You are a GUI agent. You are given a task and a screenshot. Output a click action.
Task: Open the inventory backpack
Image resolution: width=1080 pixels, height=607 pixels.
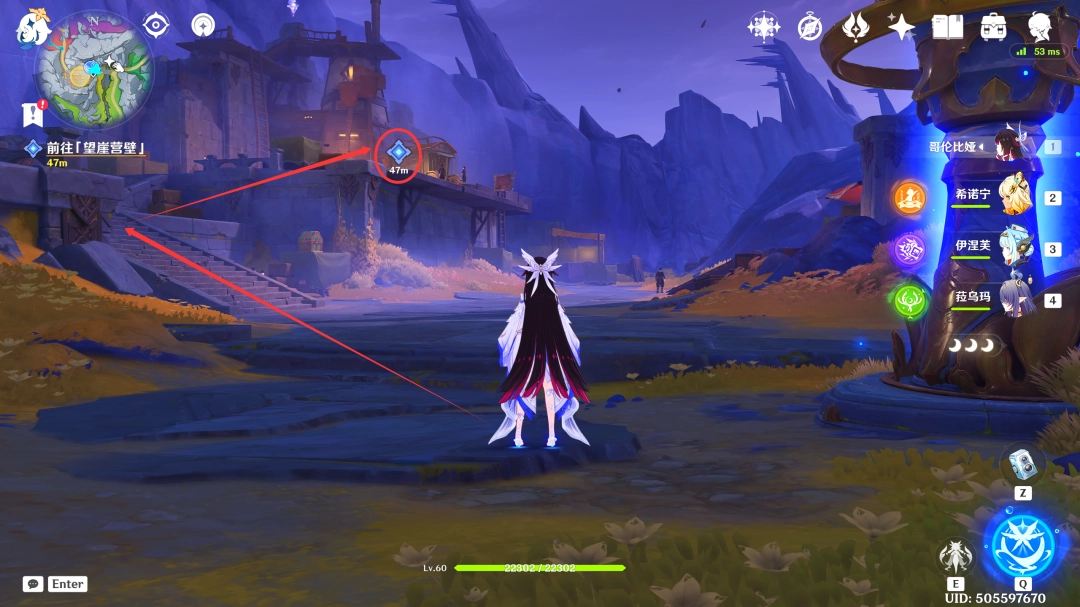click(993, 27)
